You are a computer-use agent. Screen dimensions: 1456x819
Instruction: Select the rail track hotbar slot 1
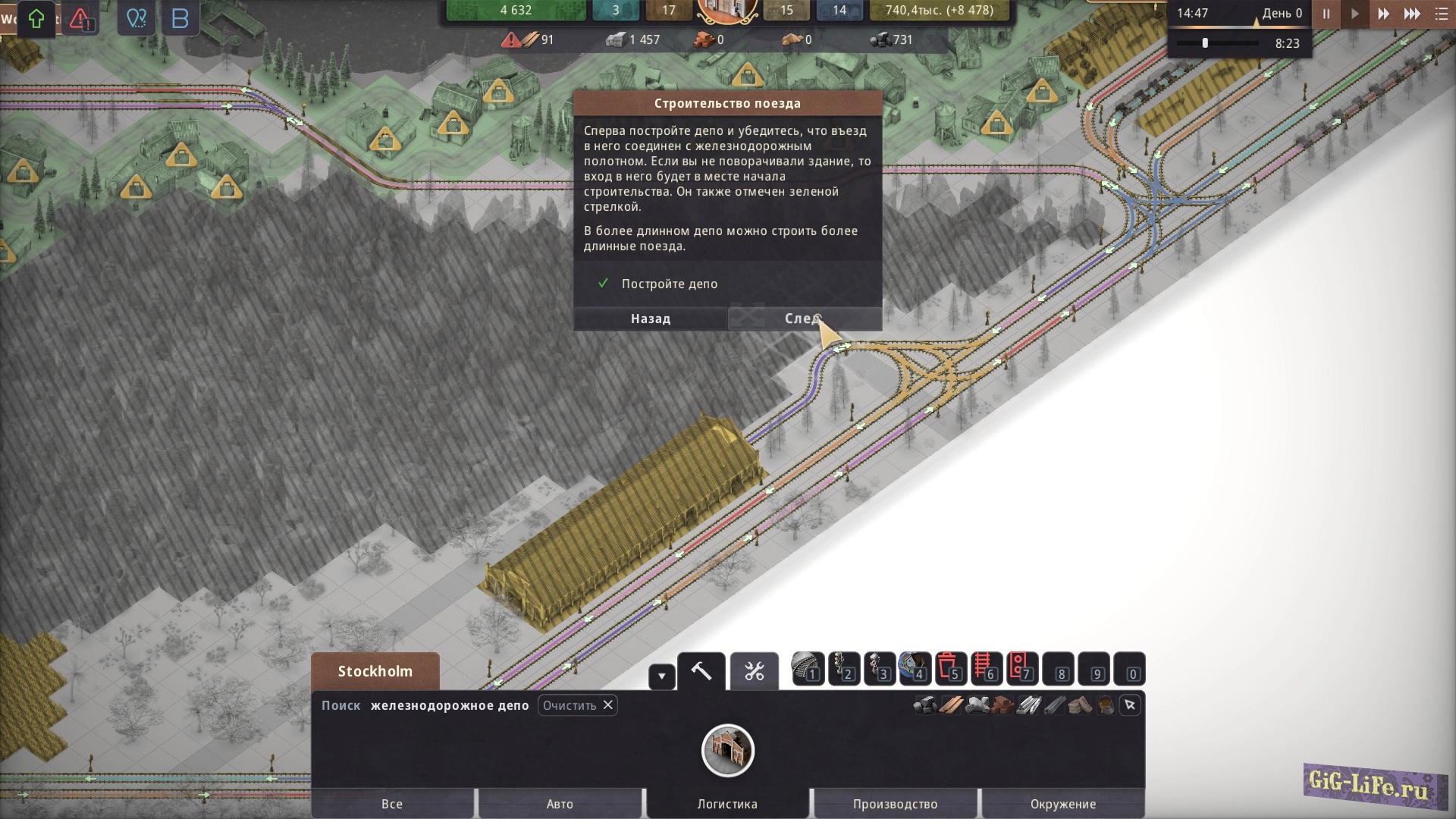click(x=808, y=669)
